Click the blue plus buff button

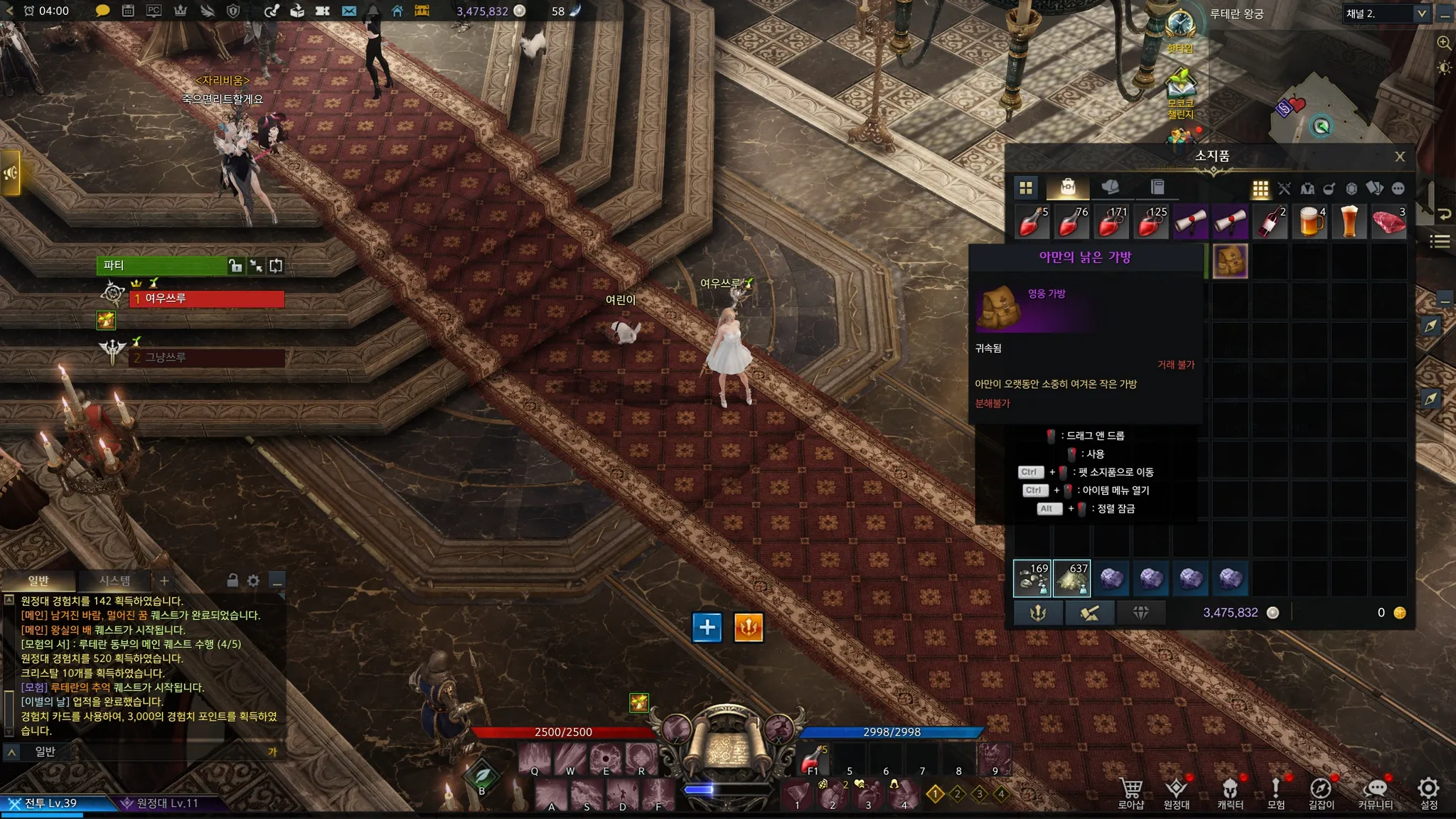tap(707, 627)
